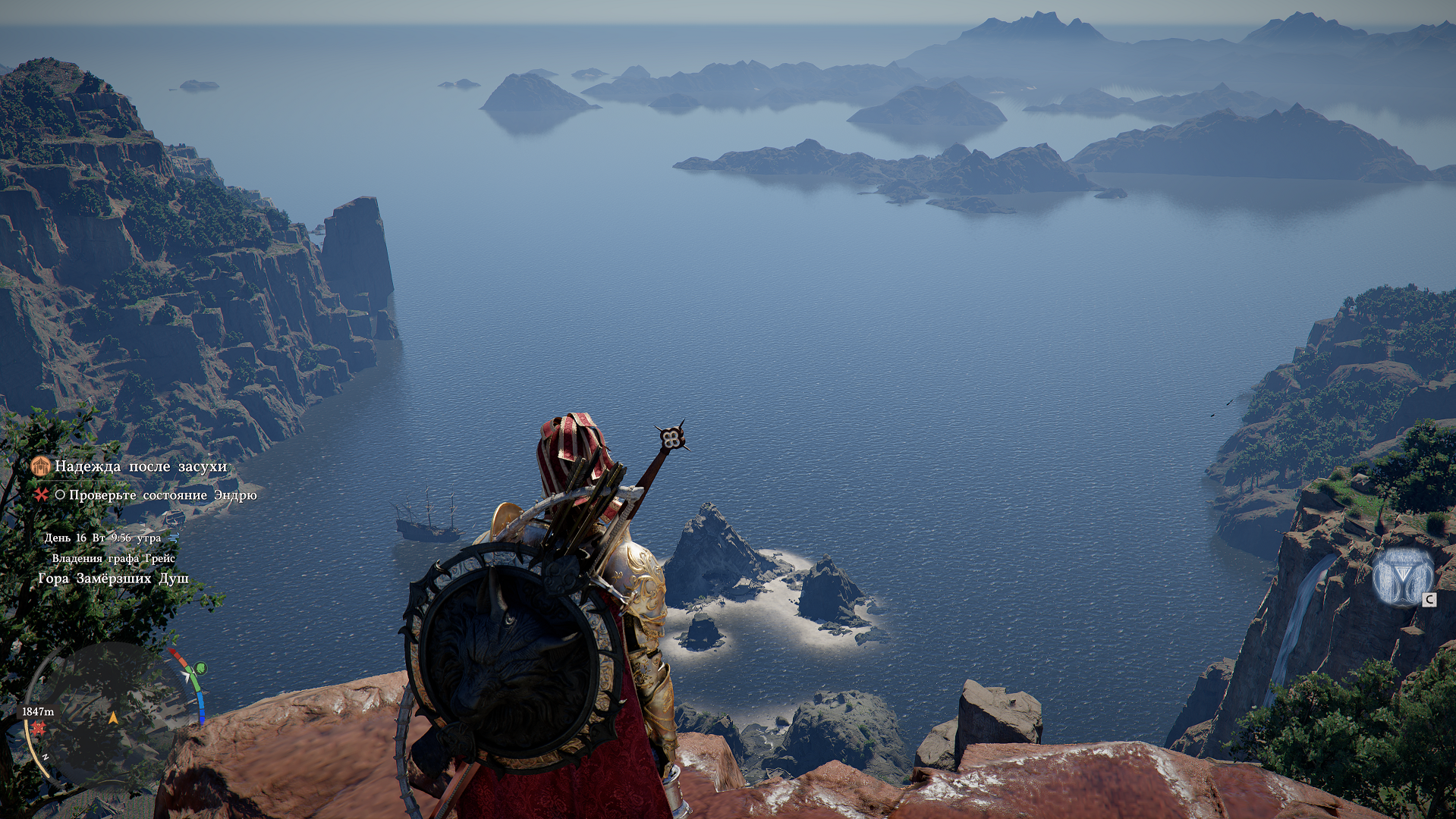This screenshot has width=1456, height=819.
Task: Click the circular minimap
Action: [112, 713]
